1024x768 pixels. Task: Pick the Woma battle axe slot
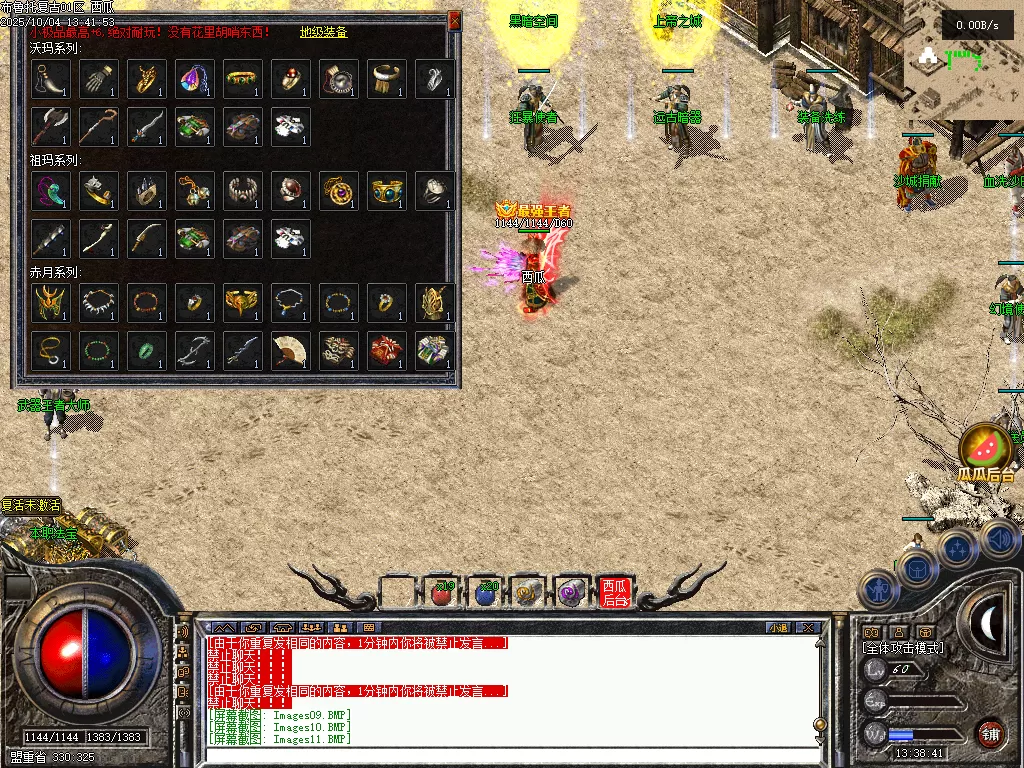tap(51, 127)
